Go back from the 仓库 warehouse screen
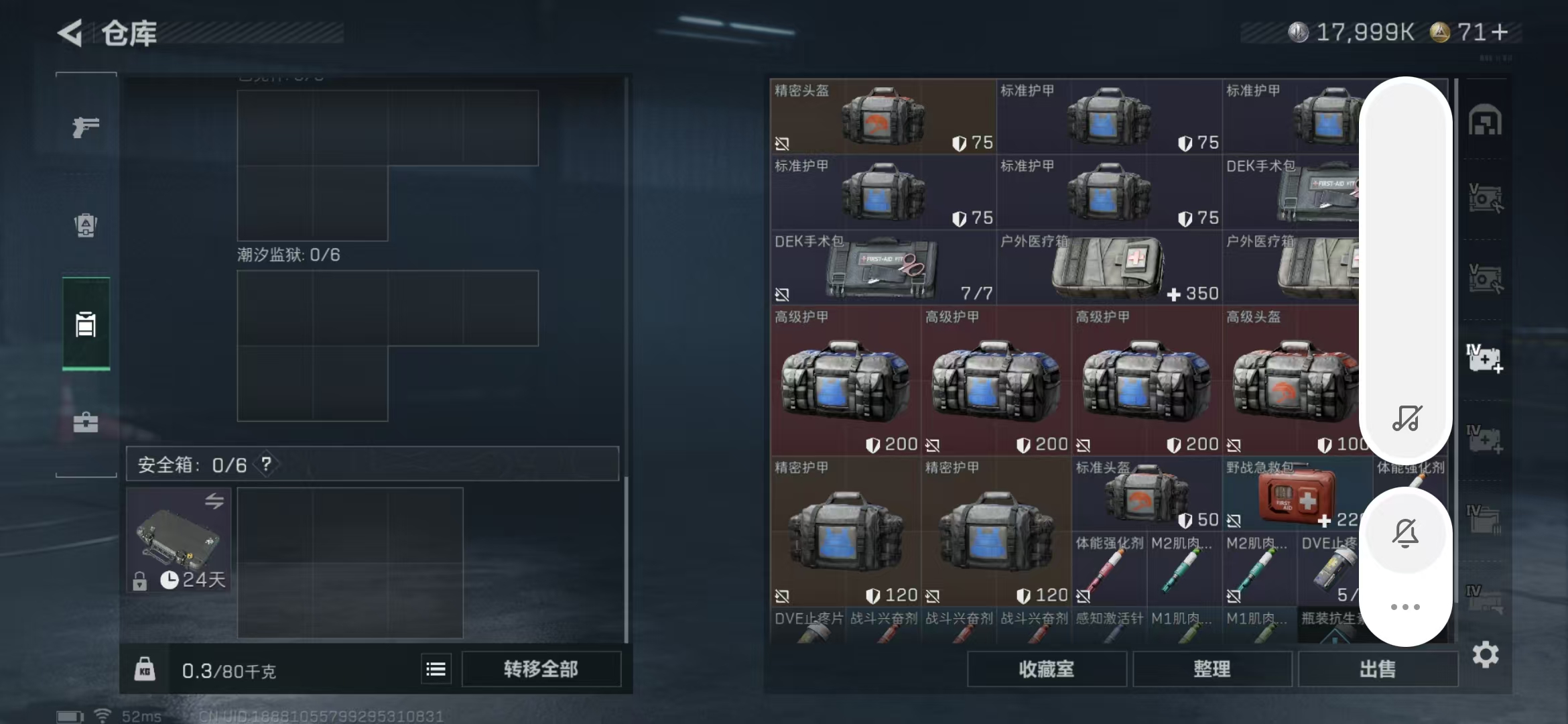The image size is (1568, 724). [70, 33]
